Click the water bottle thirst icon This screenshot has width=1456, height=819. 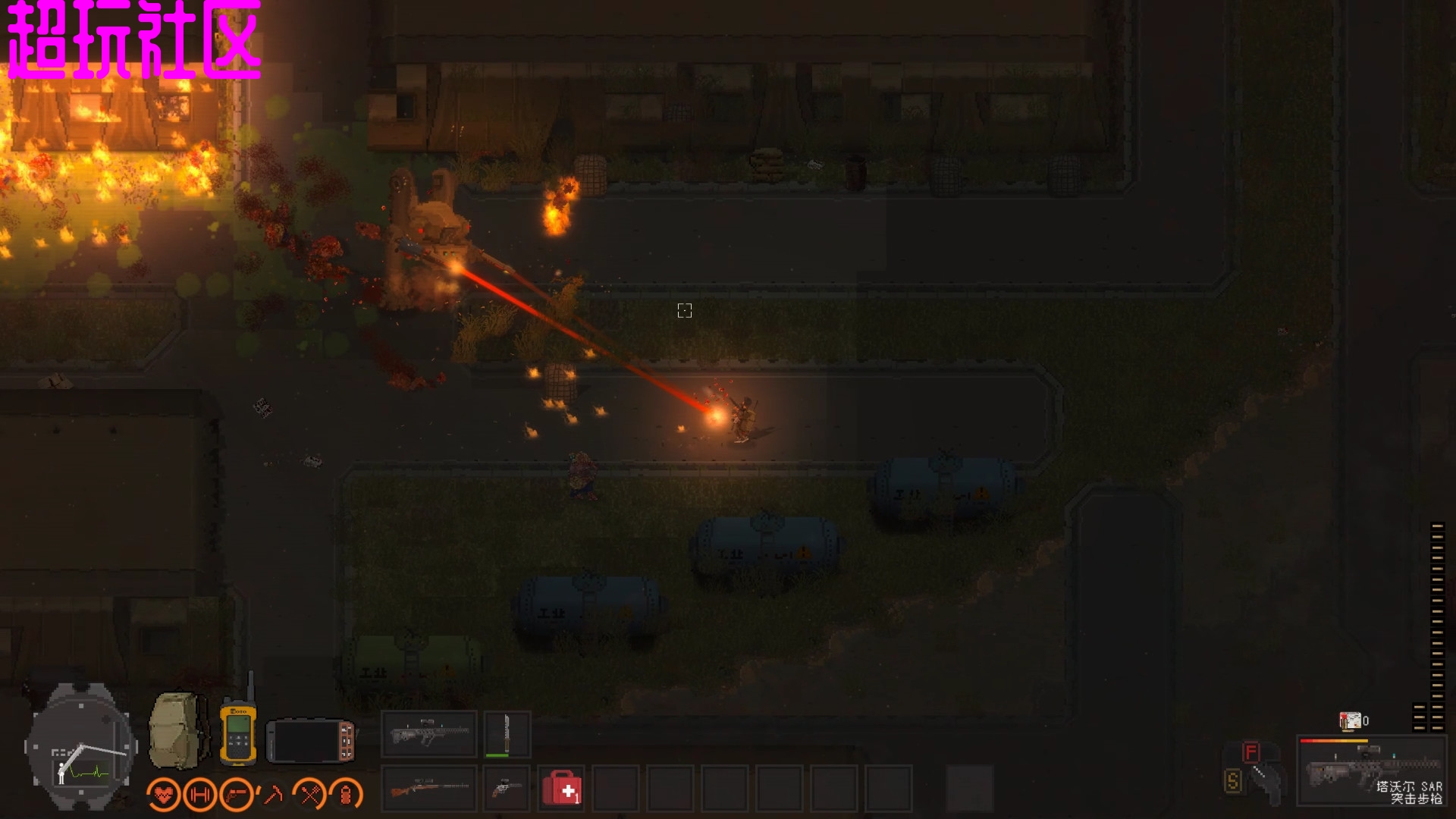click(346, 794)
